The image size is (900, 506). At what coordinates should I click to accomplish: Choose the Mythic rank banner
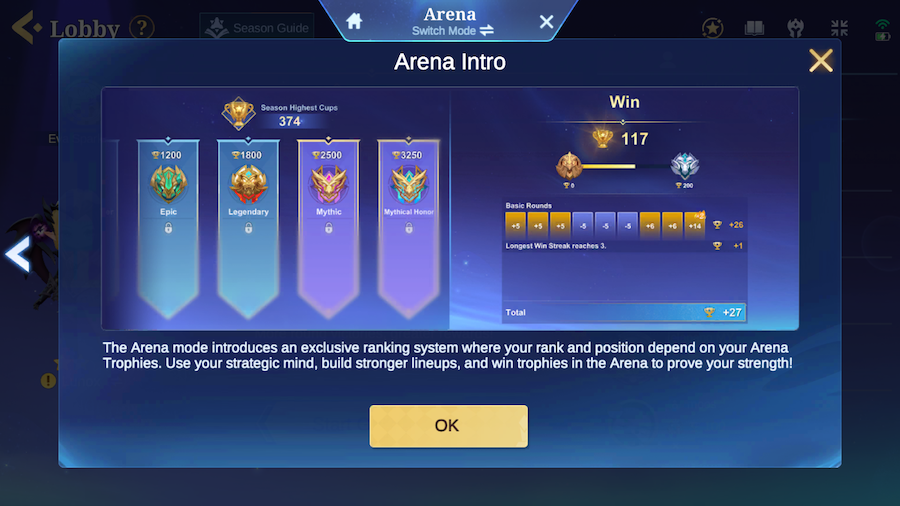pos(328,220)
